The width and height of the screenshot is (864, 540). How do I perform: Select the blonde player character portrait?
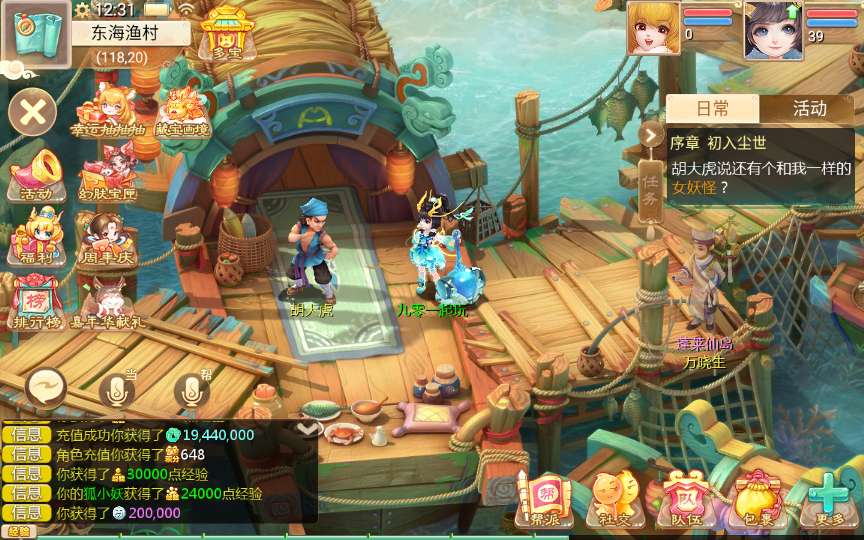tap(653, 28)
